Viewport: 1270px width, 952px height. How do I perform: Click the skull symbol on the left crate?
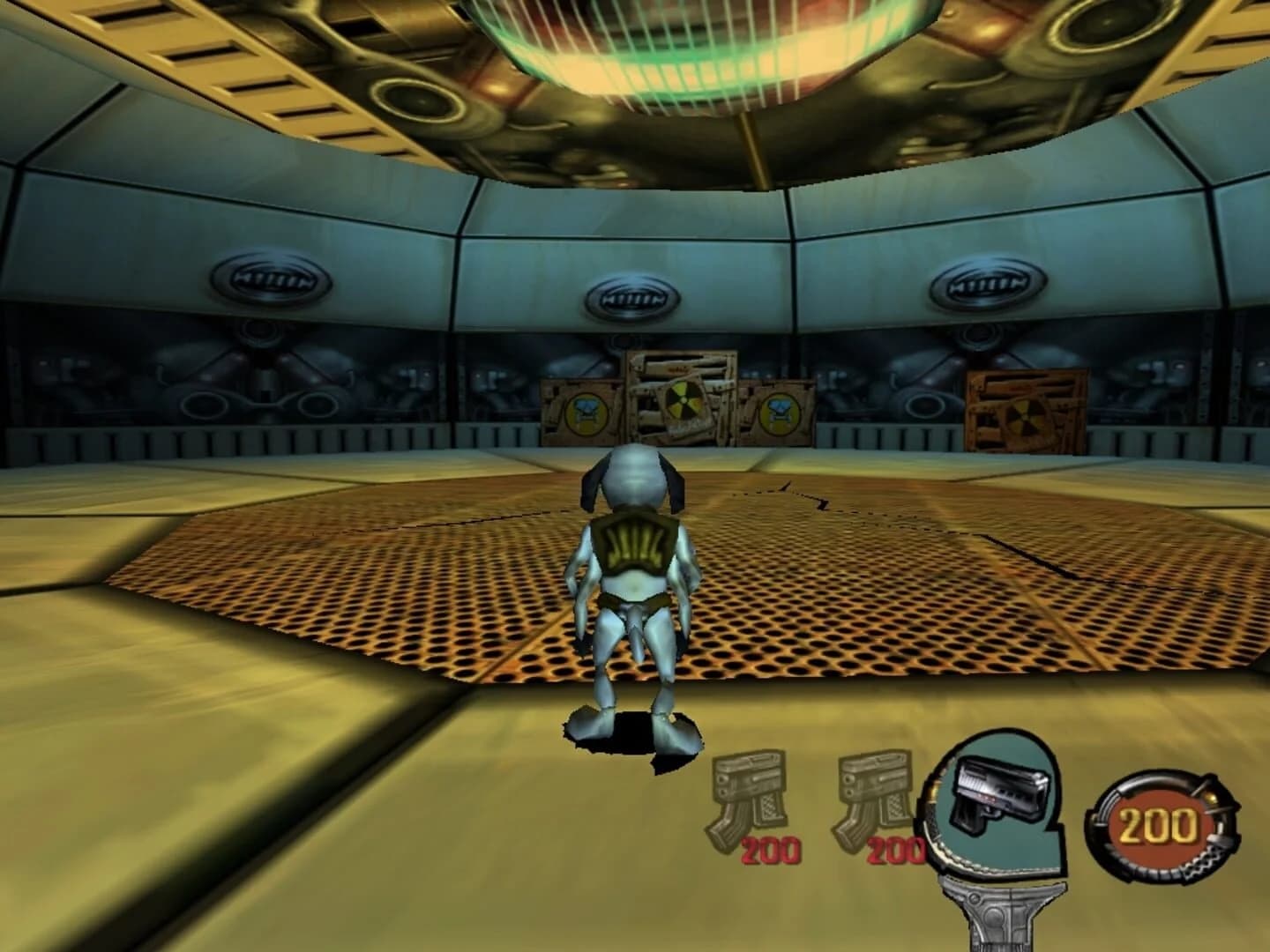coord(586,412)
